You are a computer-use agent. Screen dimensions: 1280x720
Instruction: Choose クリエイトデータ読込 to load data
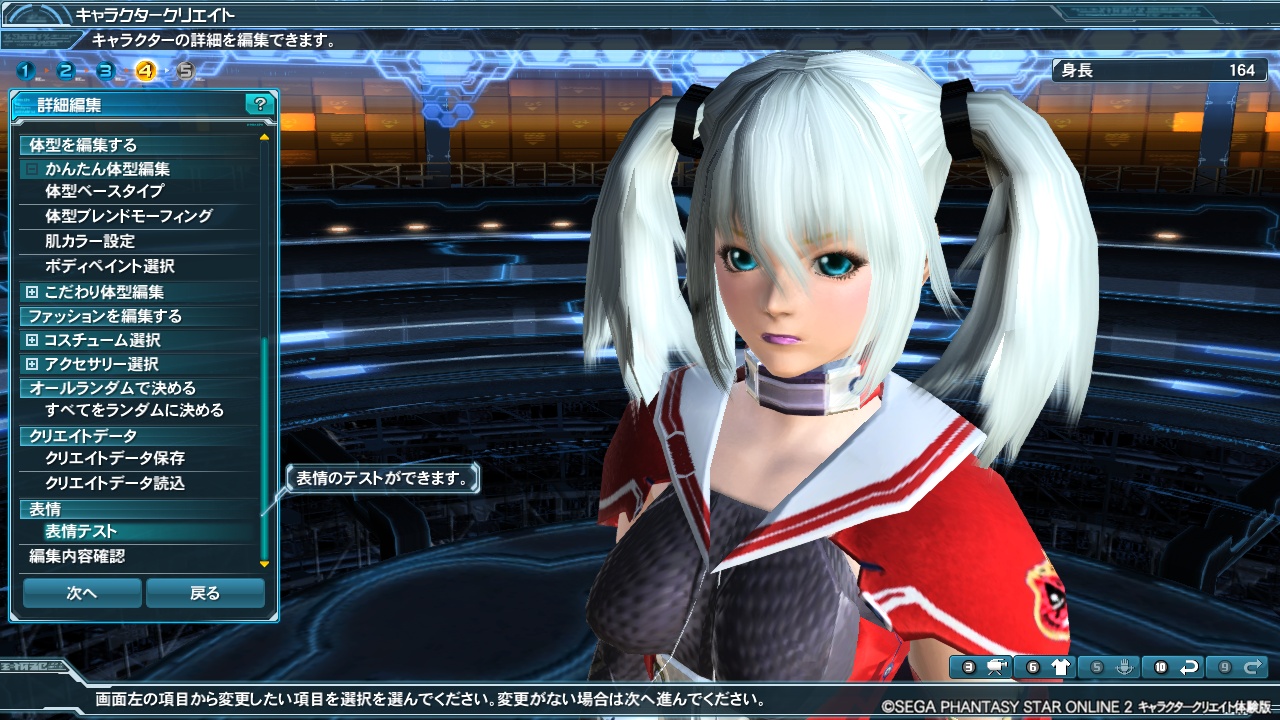115,483
